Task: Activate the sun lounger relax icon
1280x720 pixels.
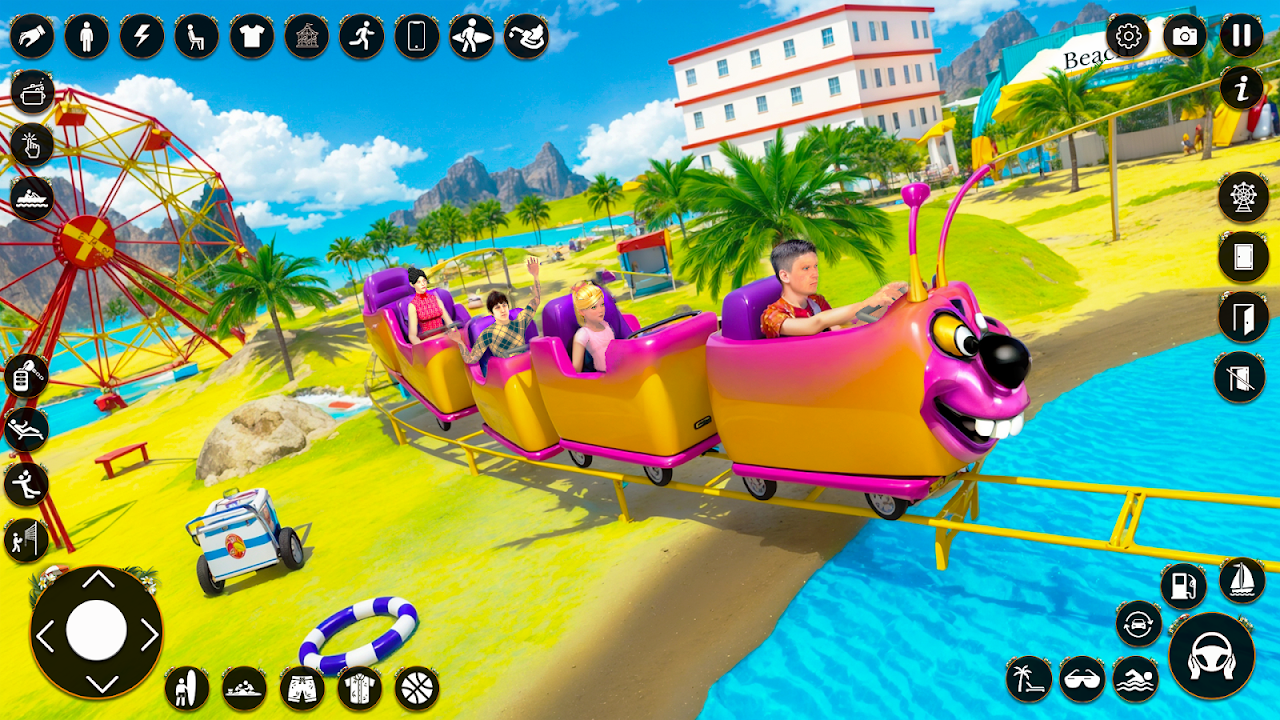Action: coord(26,430)
